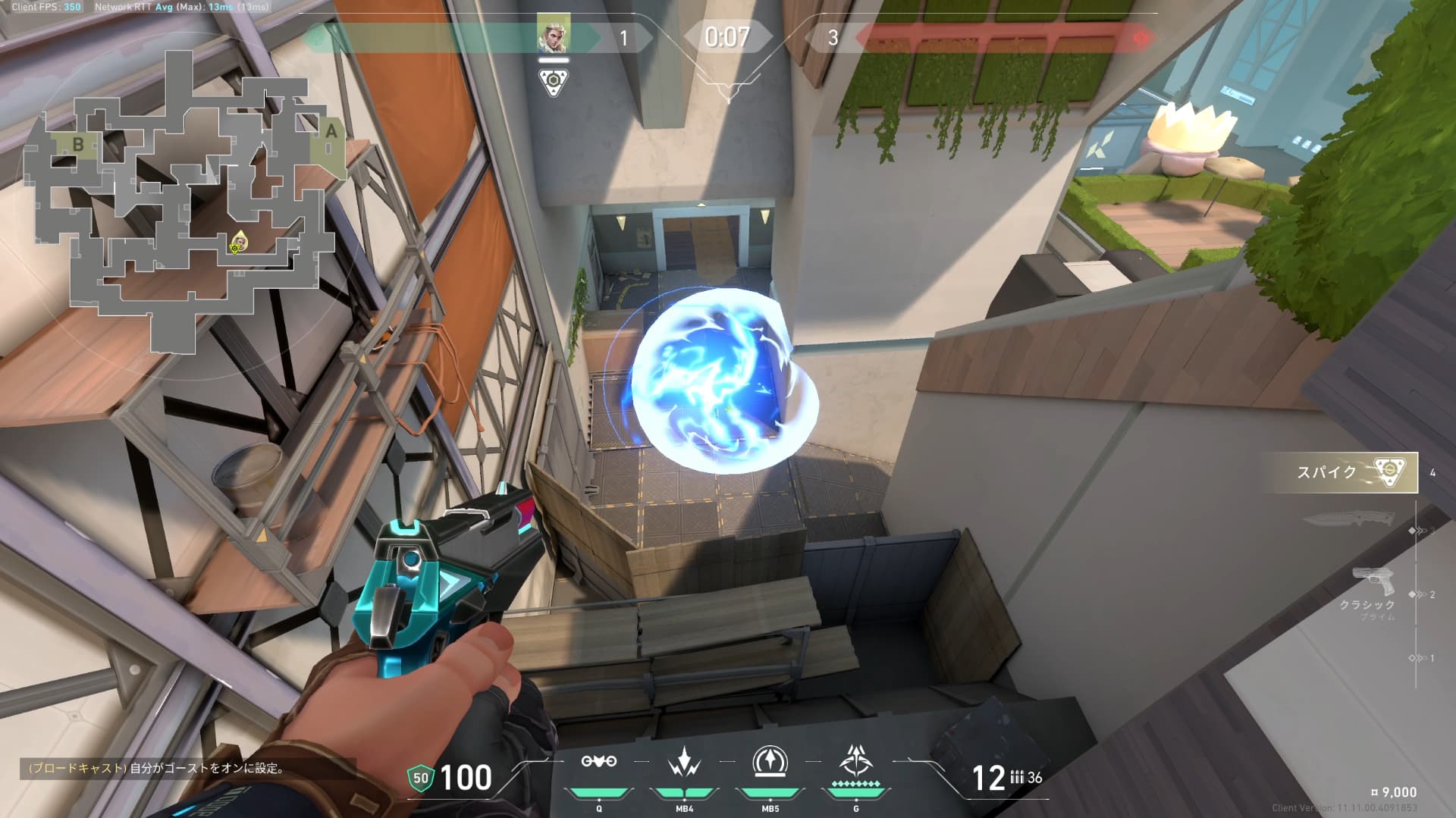Activate the G ultimate ability icon
The image size is (1456, 818).
pyautogui.click(x=855, y=760)
